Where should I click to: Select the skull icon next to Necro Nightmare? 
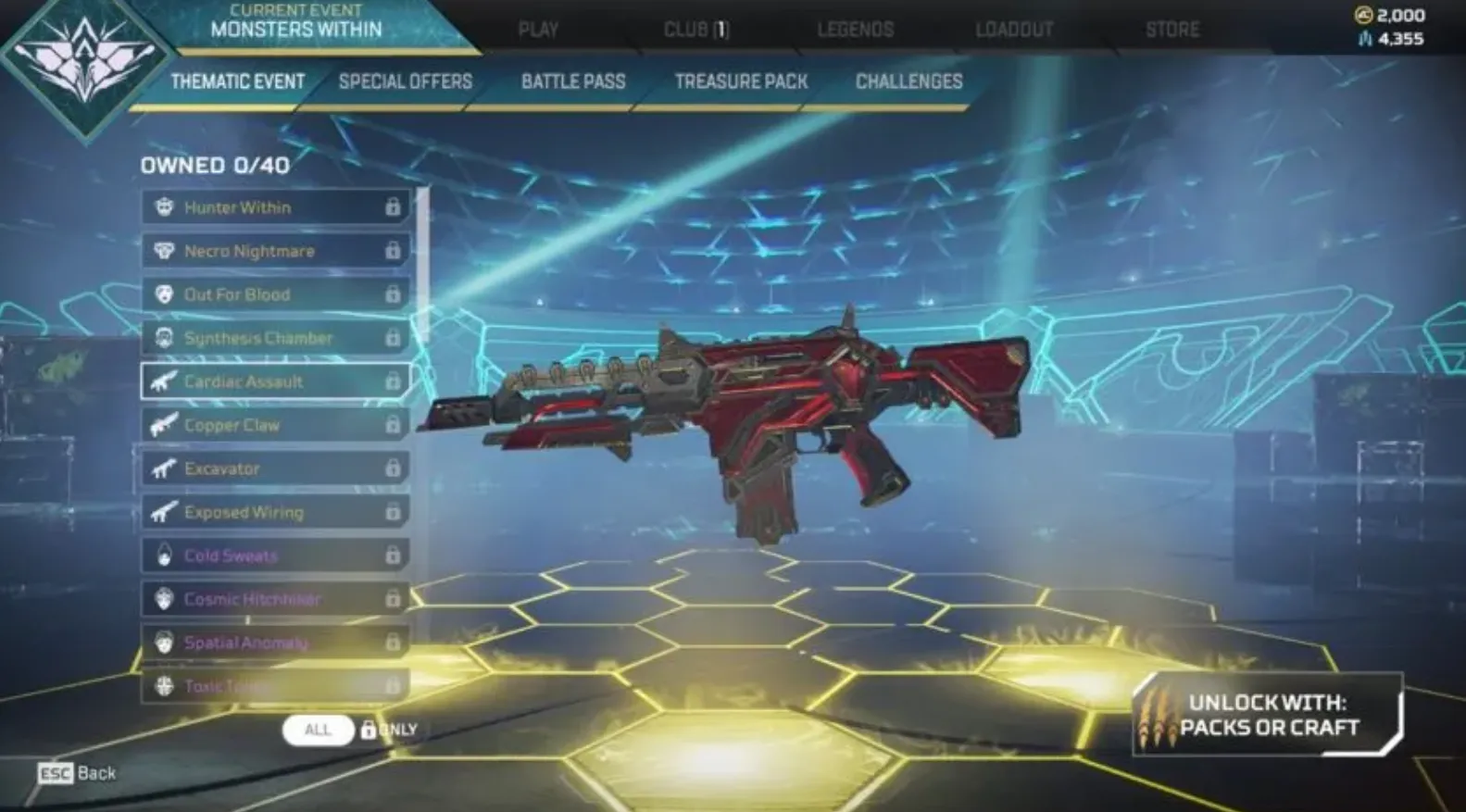(x=162, y=251)
